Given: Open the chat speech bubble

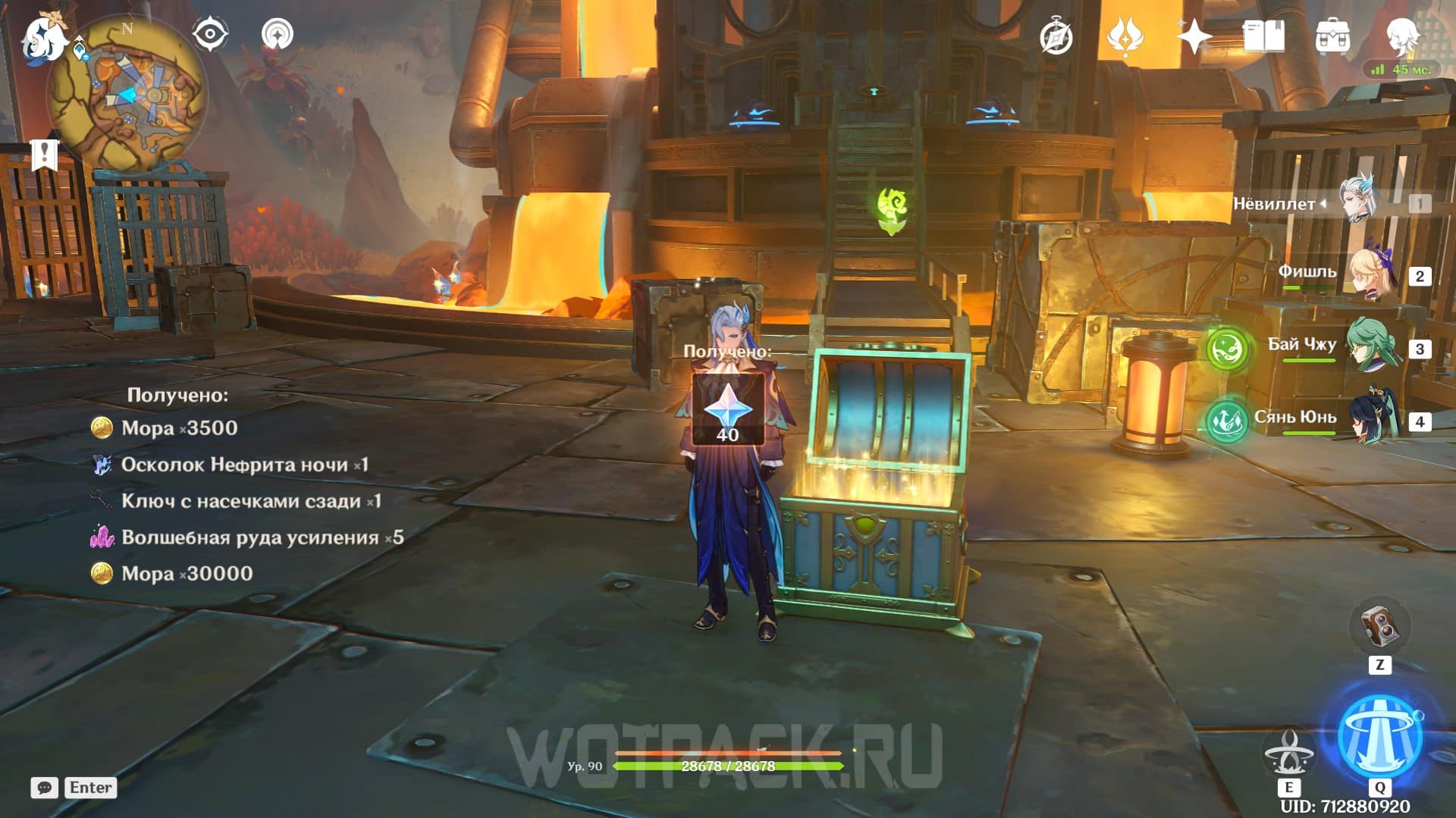Looking at the screenshot, I should click(x=45, y=788).
